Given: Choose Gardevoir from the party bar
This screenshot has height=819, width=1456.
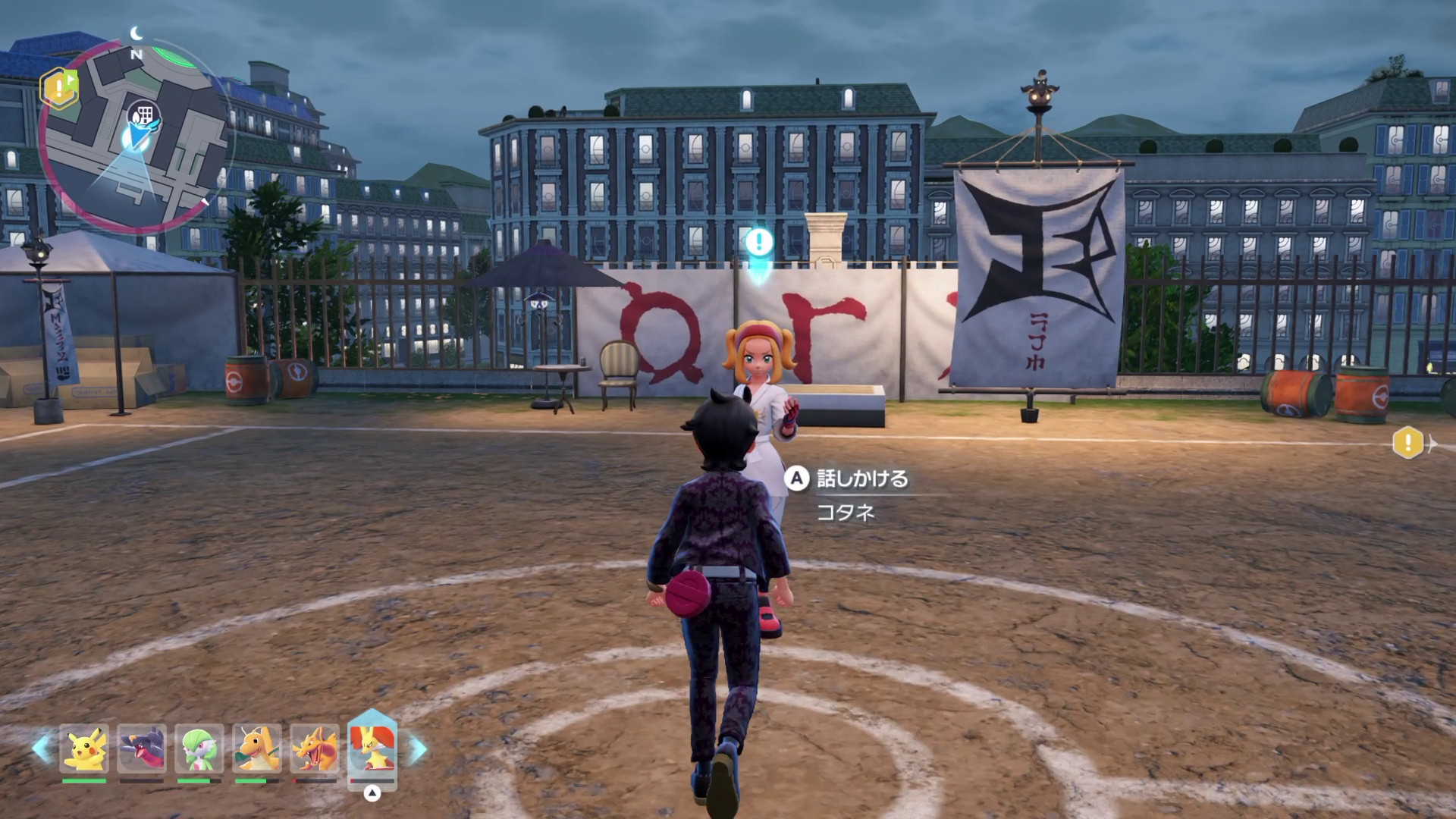Looking at the screenshot, I should point(199,748).
